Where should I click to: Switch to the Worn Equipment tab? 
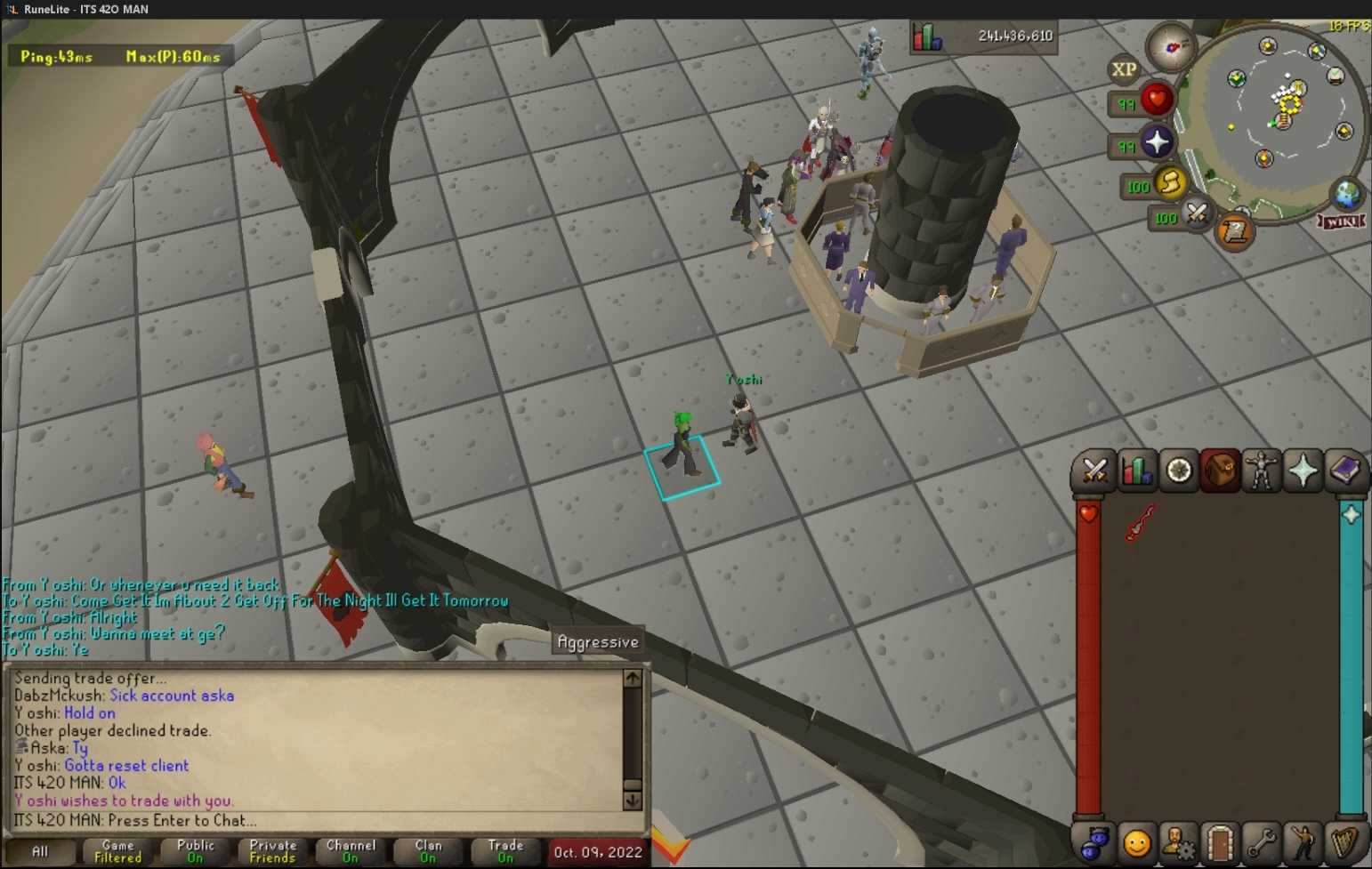(x=1261, y=471)
